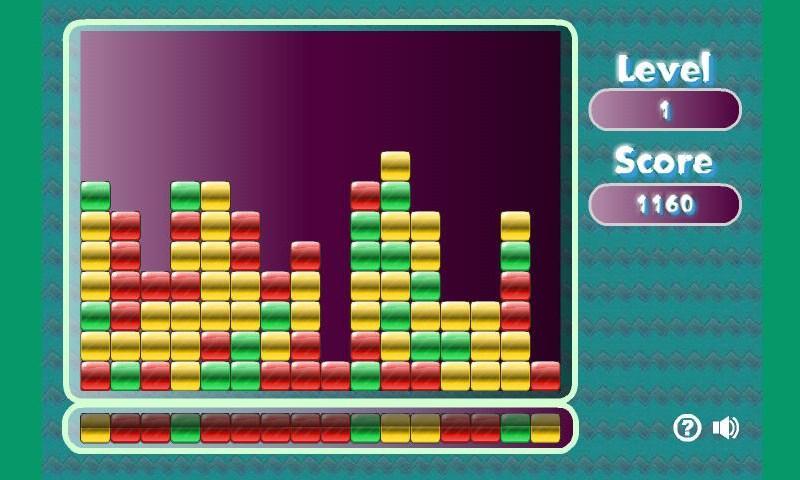Toggle the sound speaker icon
This screenshot has height=480, width=800.
point(725,428)
